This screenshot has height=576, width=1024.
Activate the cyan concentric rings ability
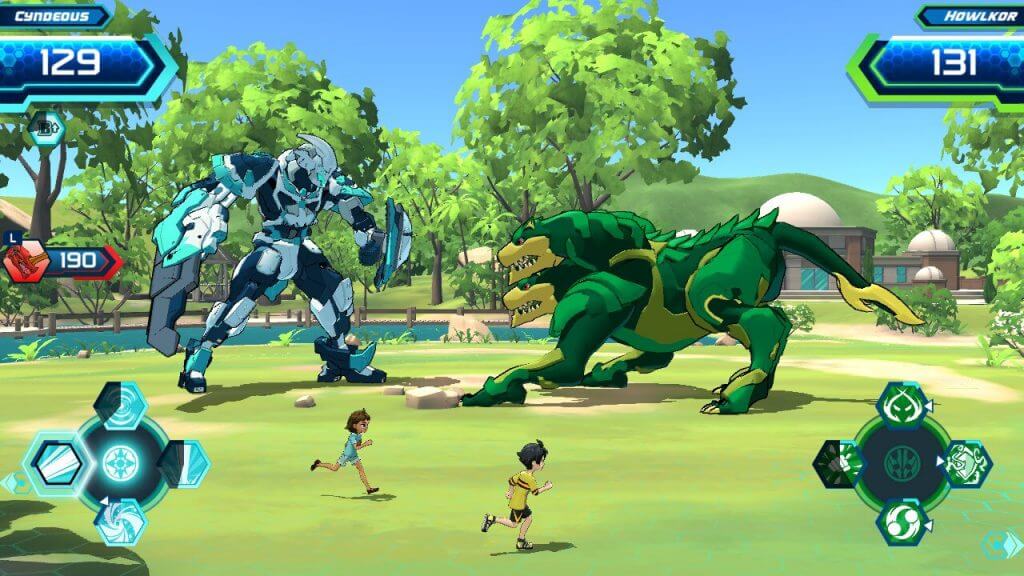point(121,404)
